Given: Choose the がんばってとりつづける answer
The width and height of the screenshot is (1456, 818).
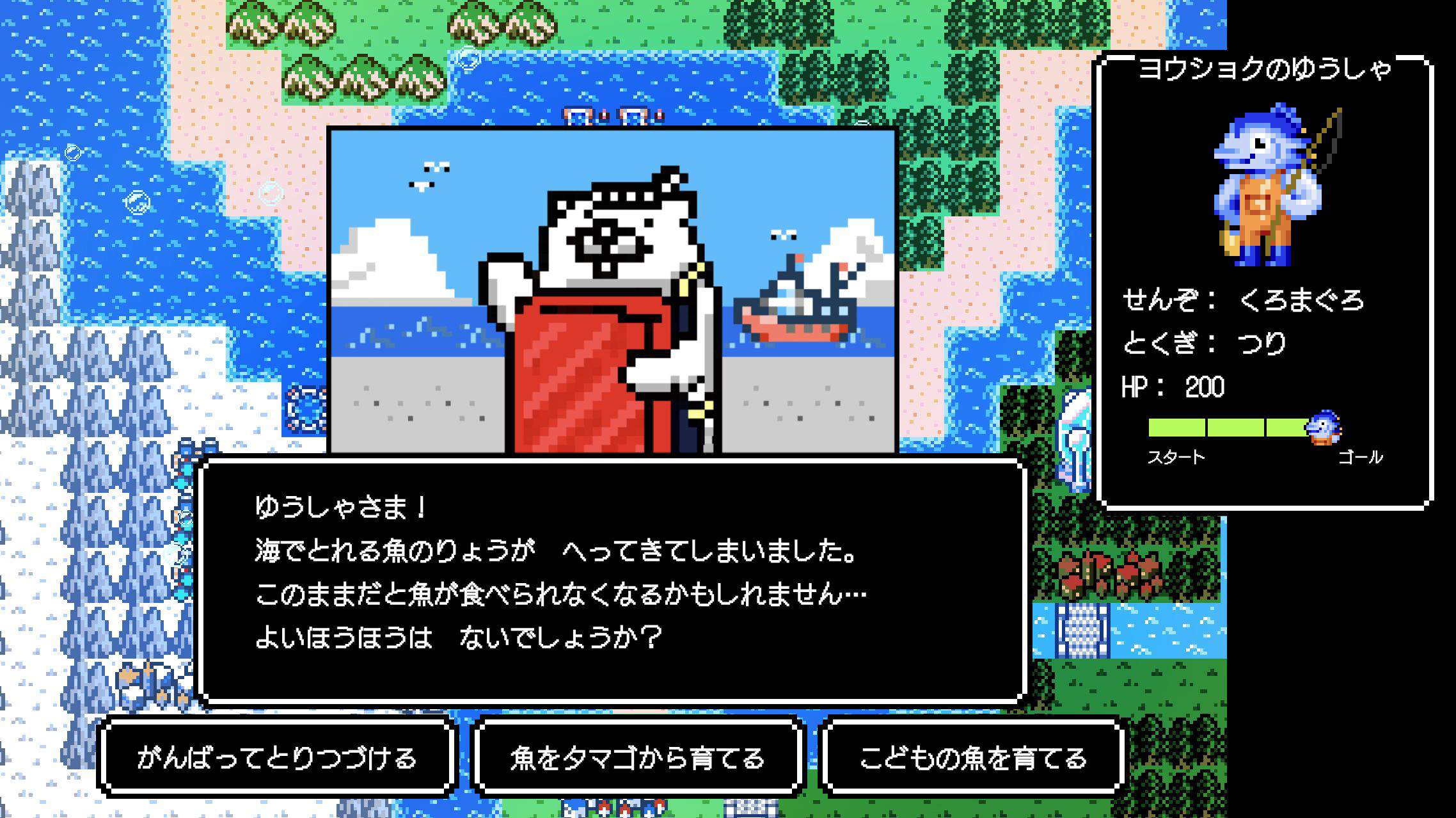Looking at the screenshot, I should [277, 758].
